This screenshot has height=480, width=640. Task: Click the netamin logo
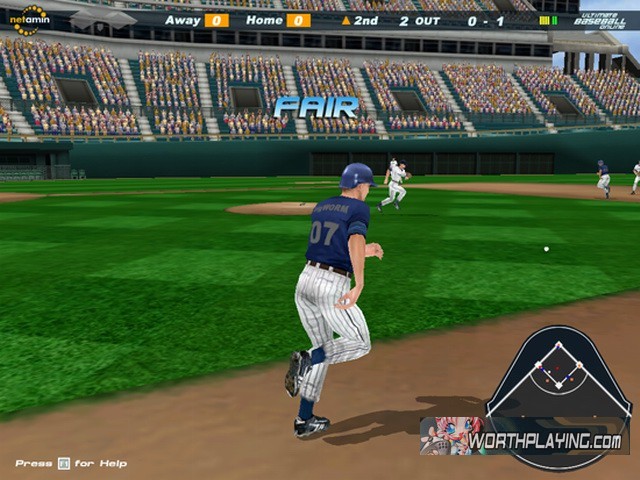29,19
